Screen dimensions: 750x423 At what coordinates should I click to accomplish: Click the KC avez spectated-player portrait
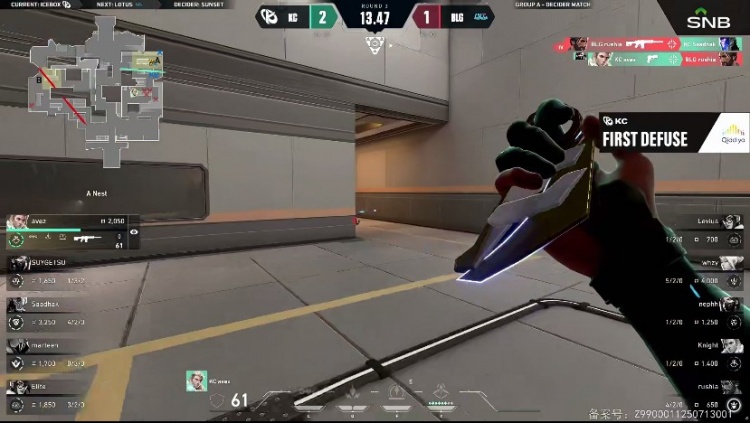pos(196,380)
